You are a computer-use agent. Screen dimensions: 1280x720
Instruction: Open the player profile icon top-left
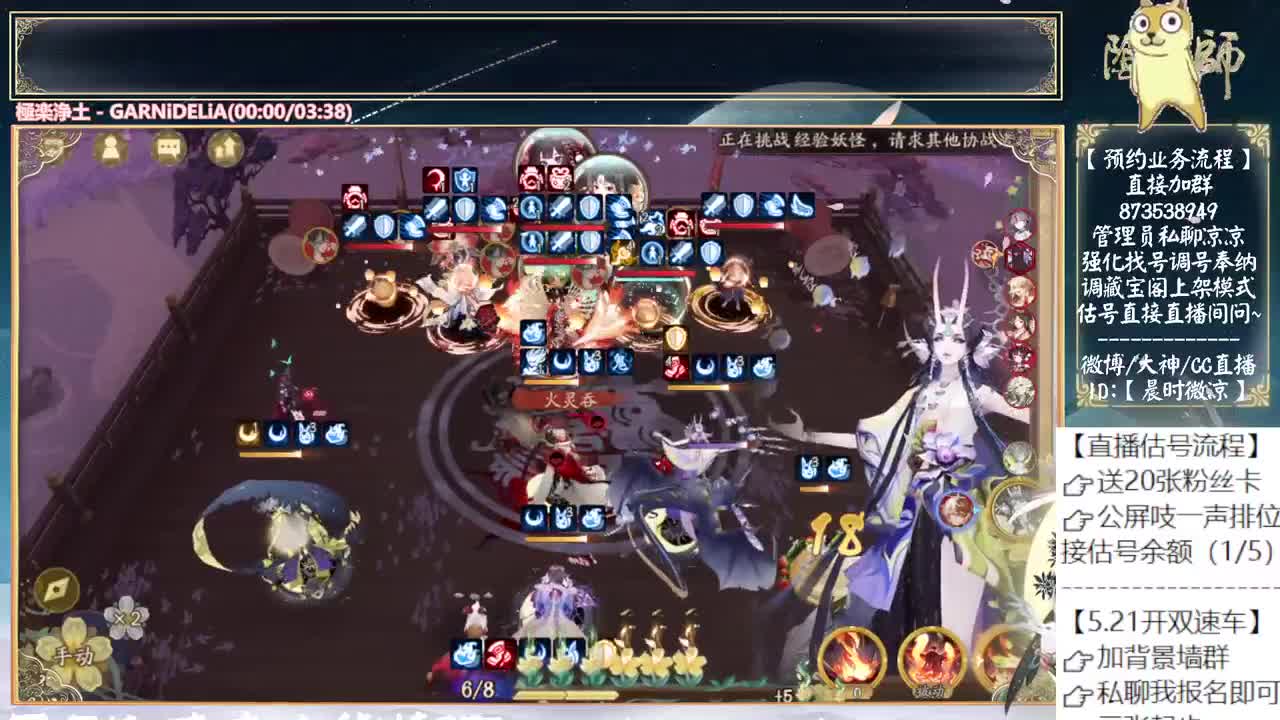112,152
